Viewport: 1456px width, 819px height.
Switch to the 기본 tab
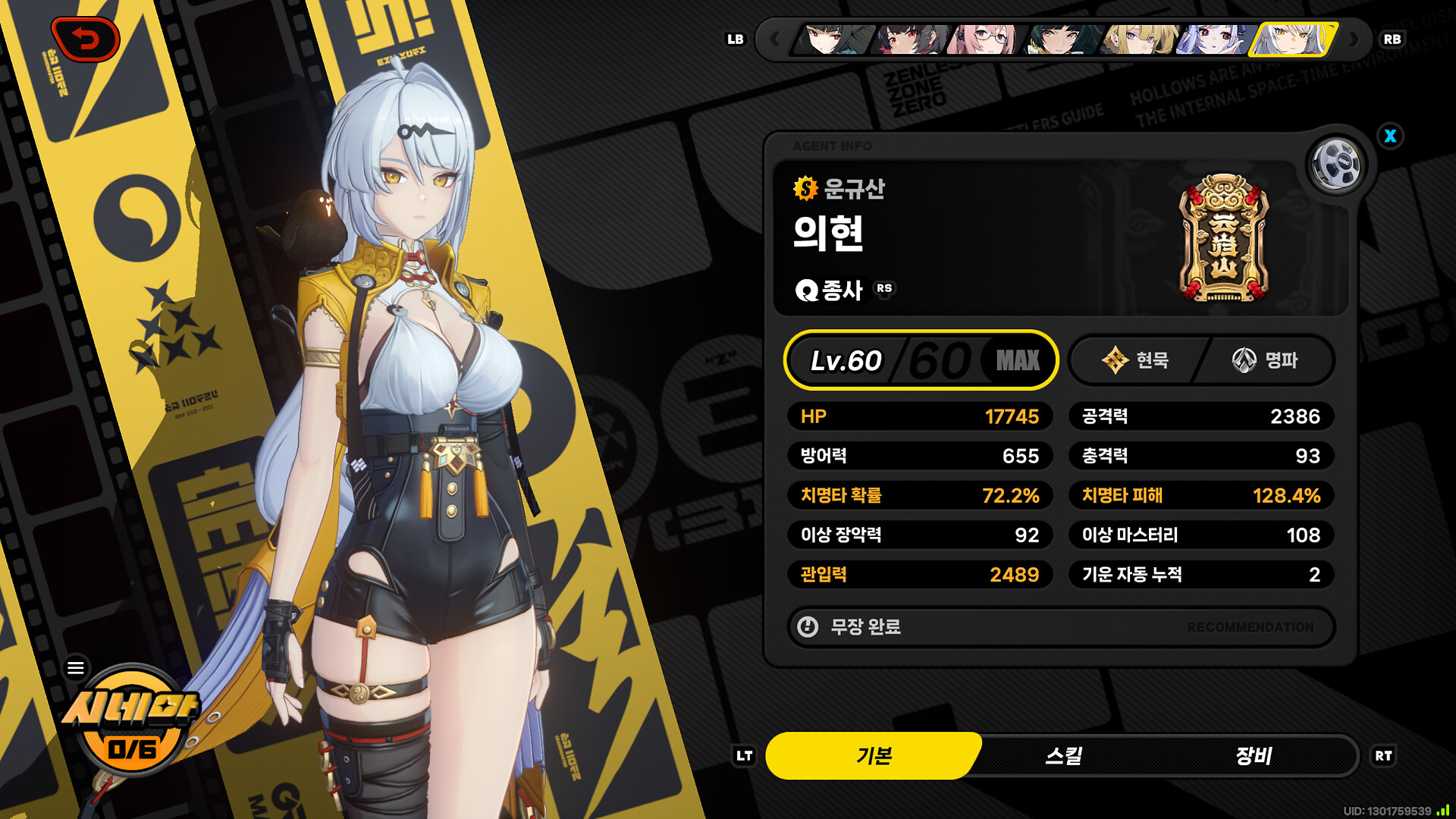[x=874, y=756]
